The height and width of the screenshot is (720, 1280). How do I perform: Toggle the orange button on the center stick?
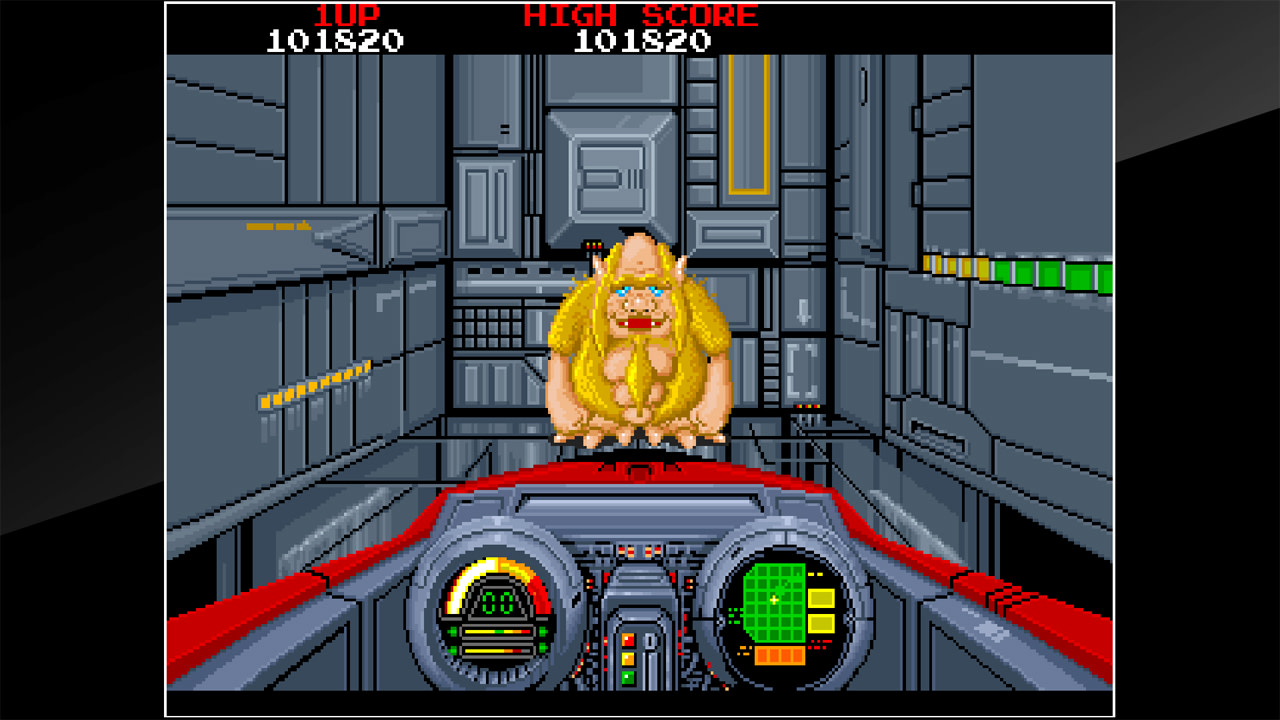click(627, 658)
